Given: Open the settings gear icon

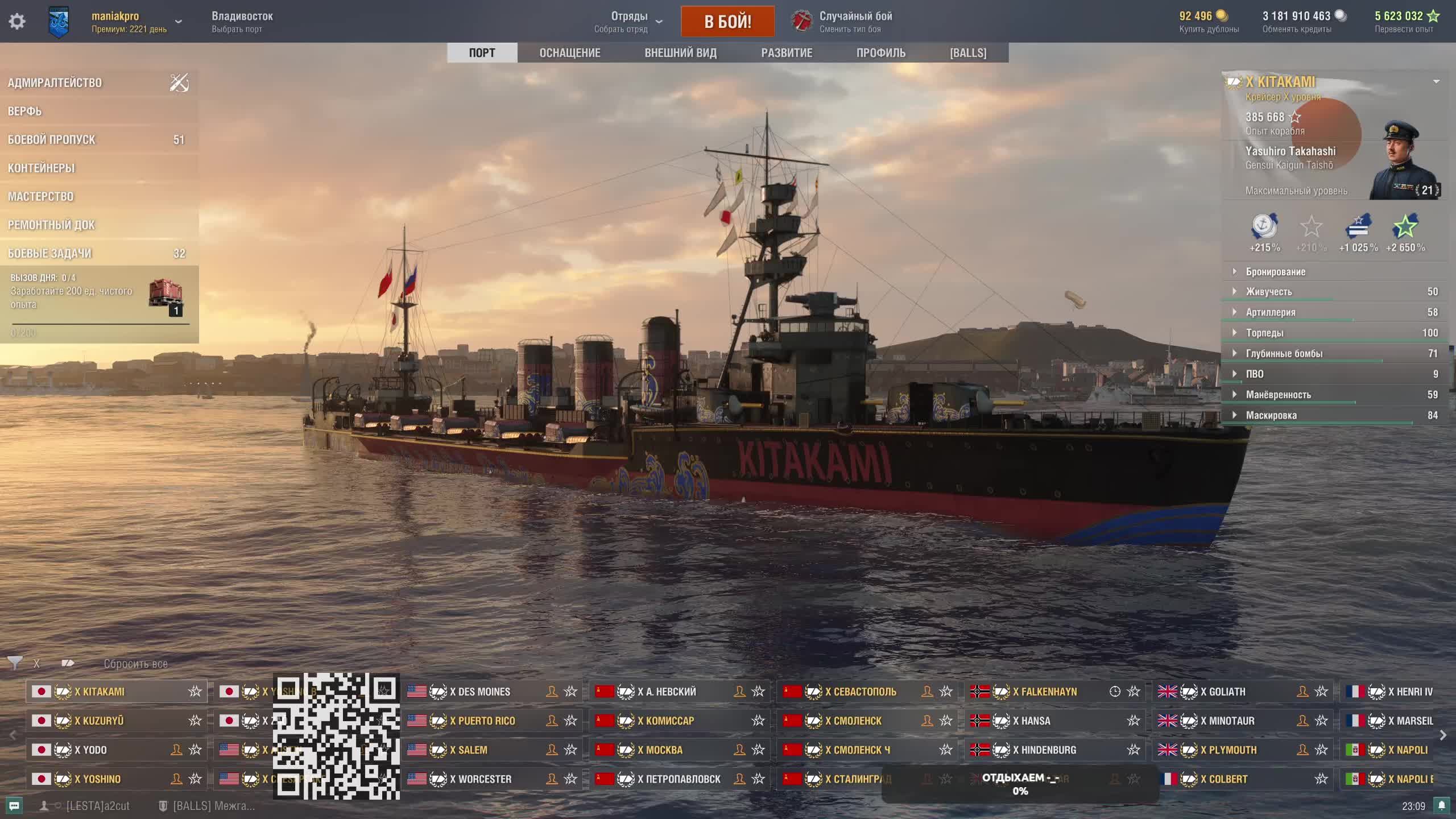Looking at the screenshot, I should [x=17, y=22].
